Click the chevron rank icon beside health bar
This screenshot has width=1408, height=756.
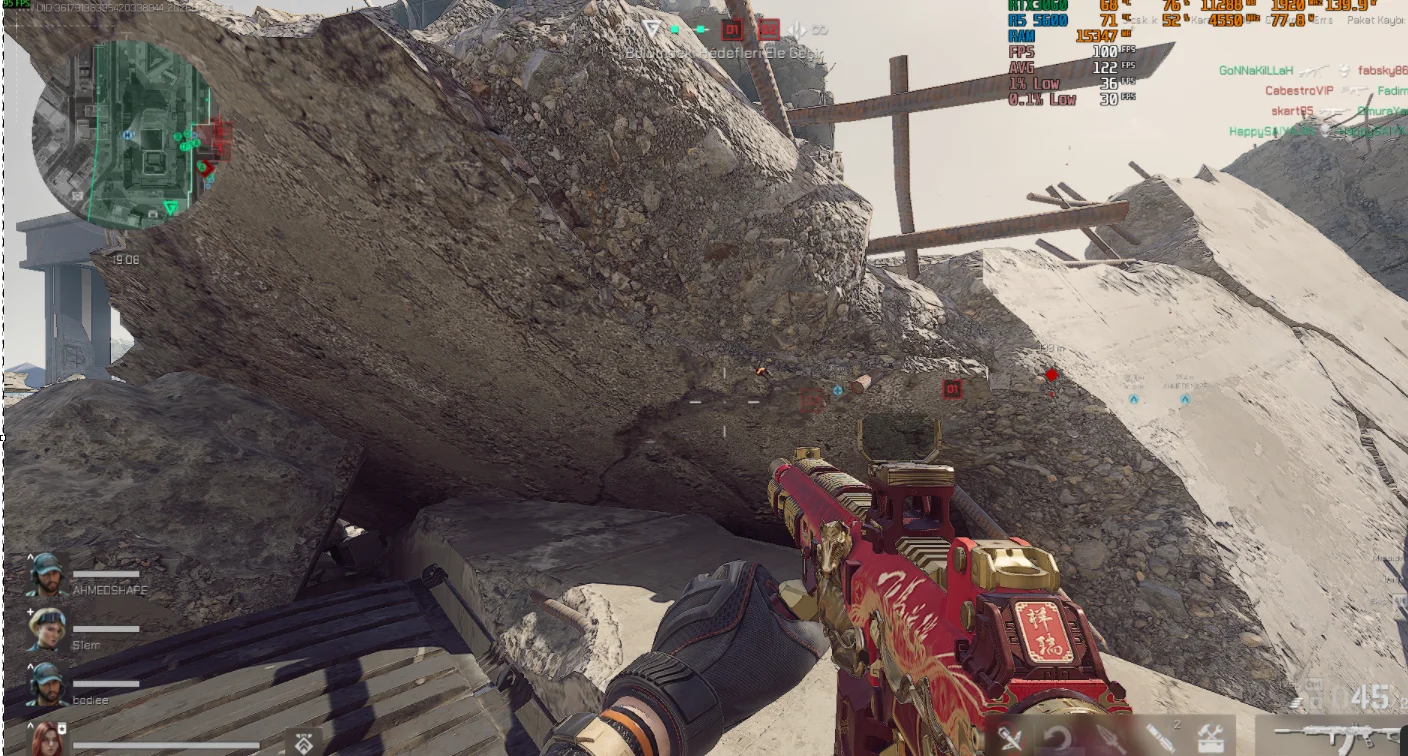[304, 742]
